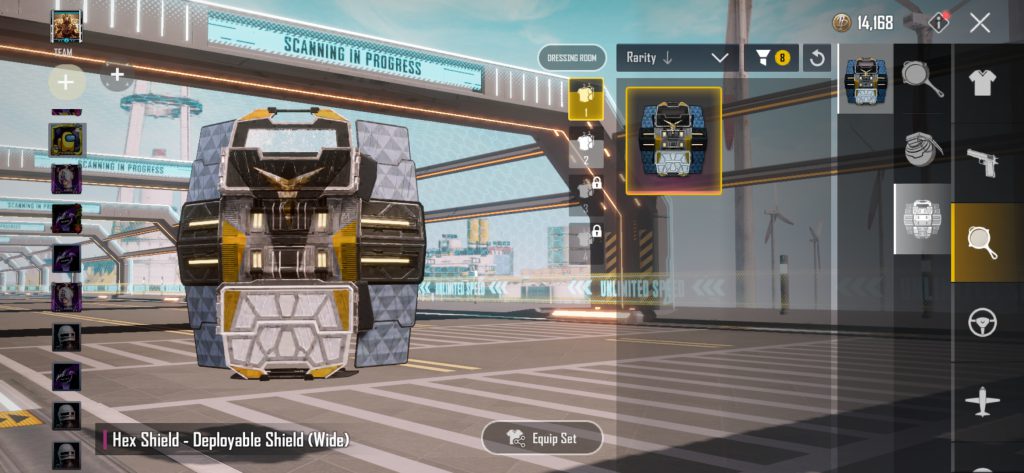Switch to the airplane category

pyautogui.click(x=982, y=403)
